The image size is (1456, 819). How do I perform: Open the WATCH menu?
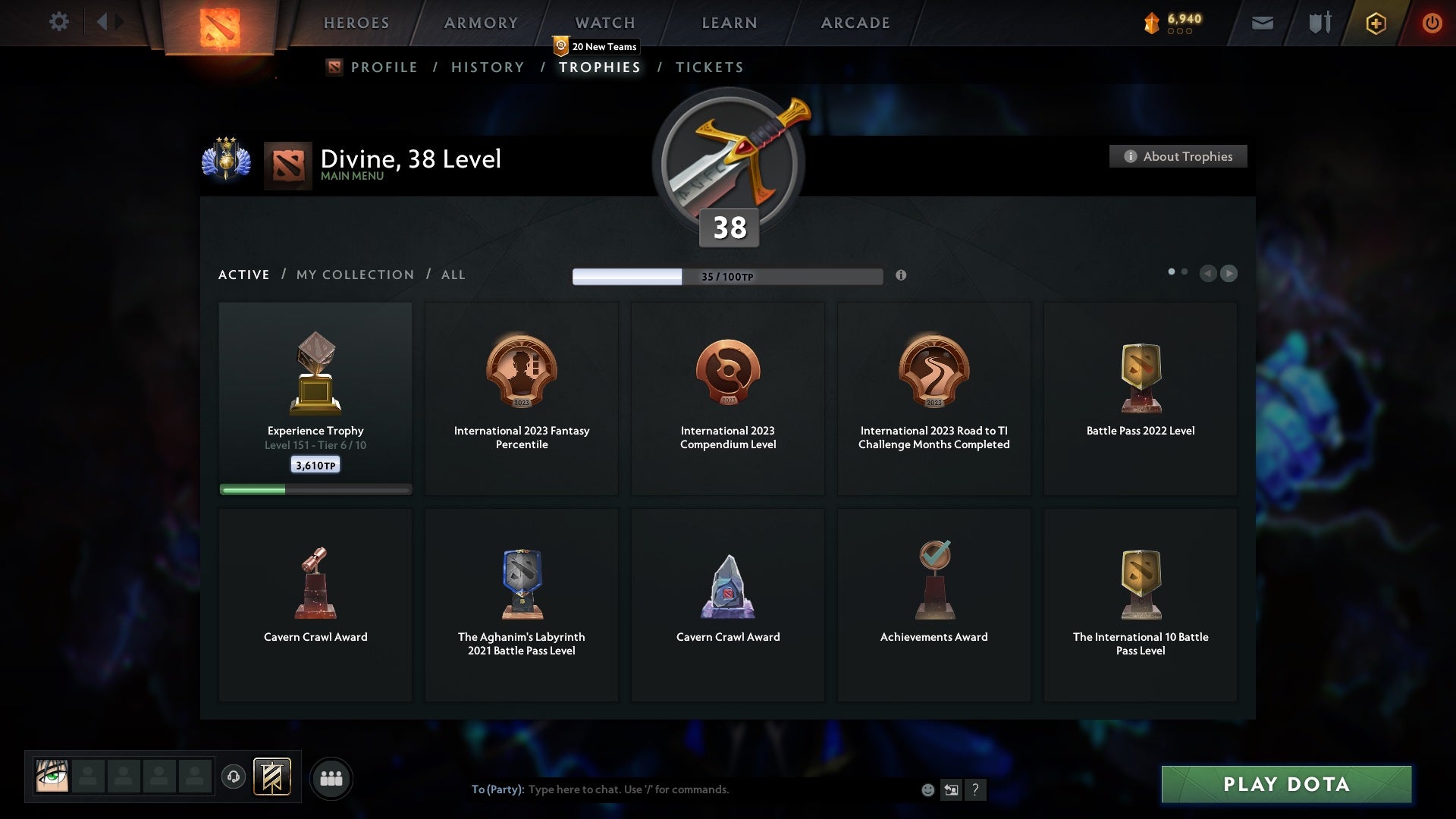[x=604, y=23]
